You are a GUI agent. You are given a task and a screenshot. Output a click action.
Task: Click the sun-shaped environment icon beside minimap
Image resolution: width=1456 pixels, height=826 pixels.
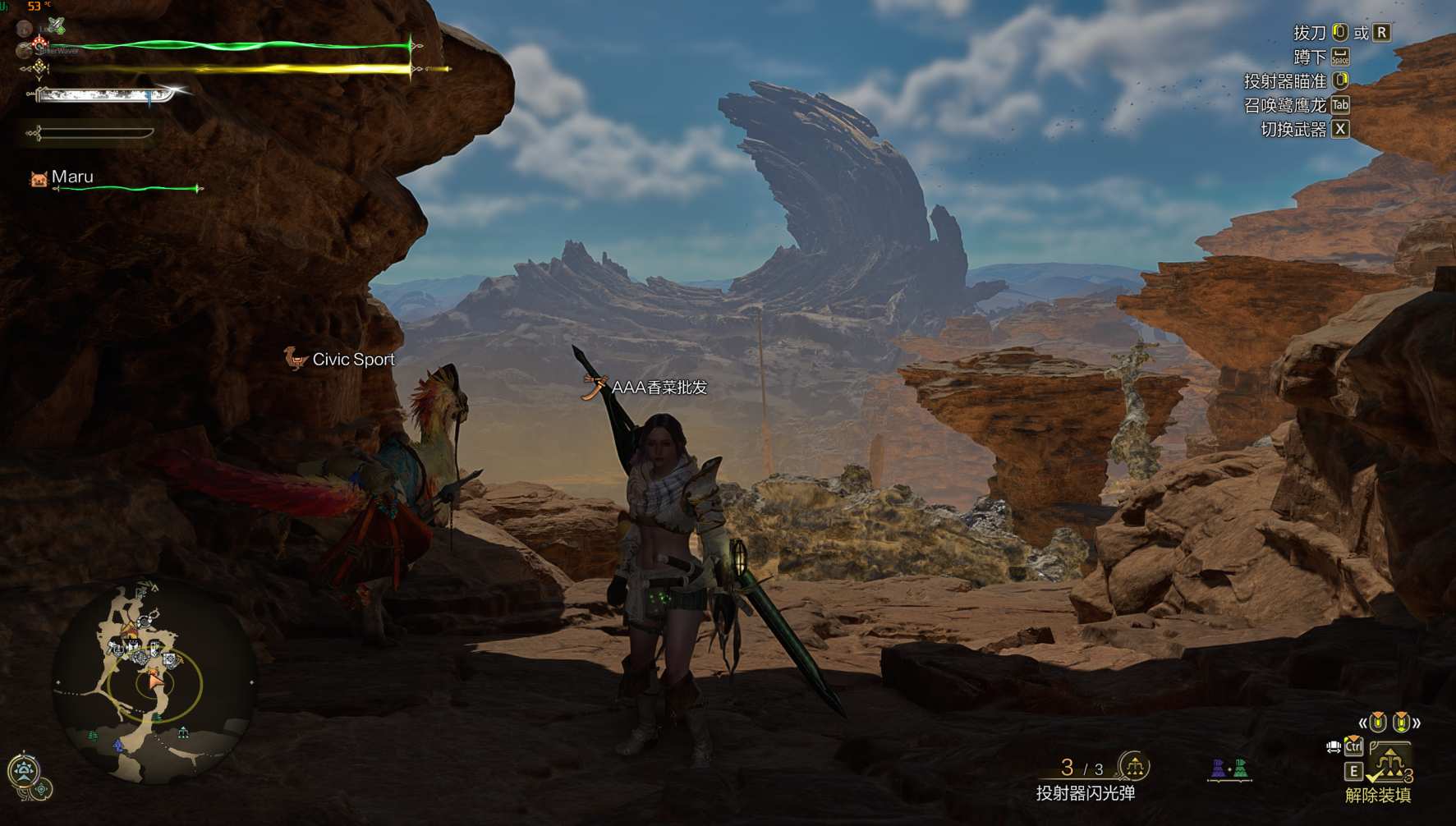[23, 769]
